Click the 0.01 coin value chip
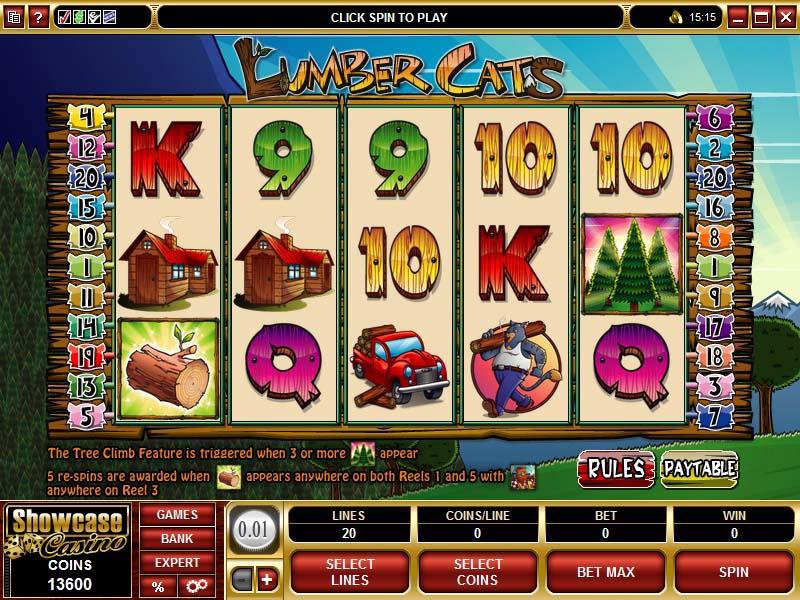The image size is (800, 600). click(x=253, y=526)
